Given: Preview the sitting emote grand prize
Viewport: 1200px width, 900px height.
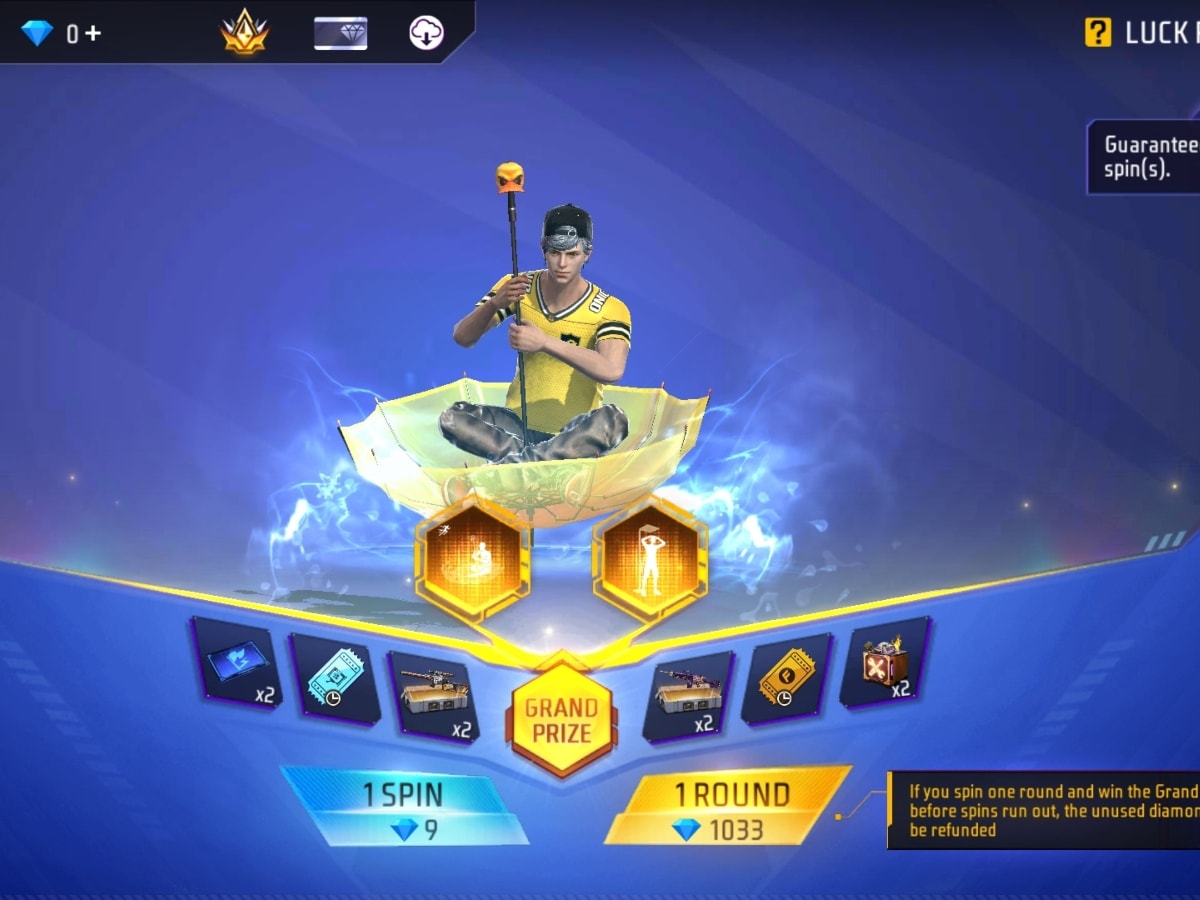Looking at the screenshot, I should tap(472, 559).
